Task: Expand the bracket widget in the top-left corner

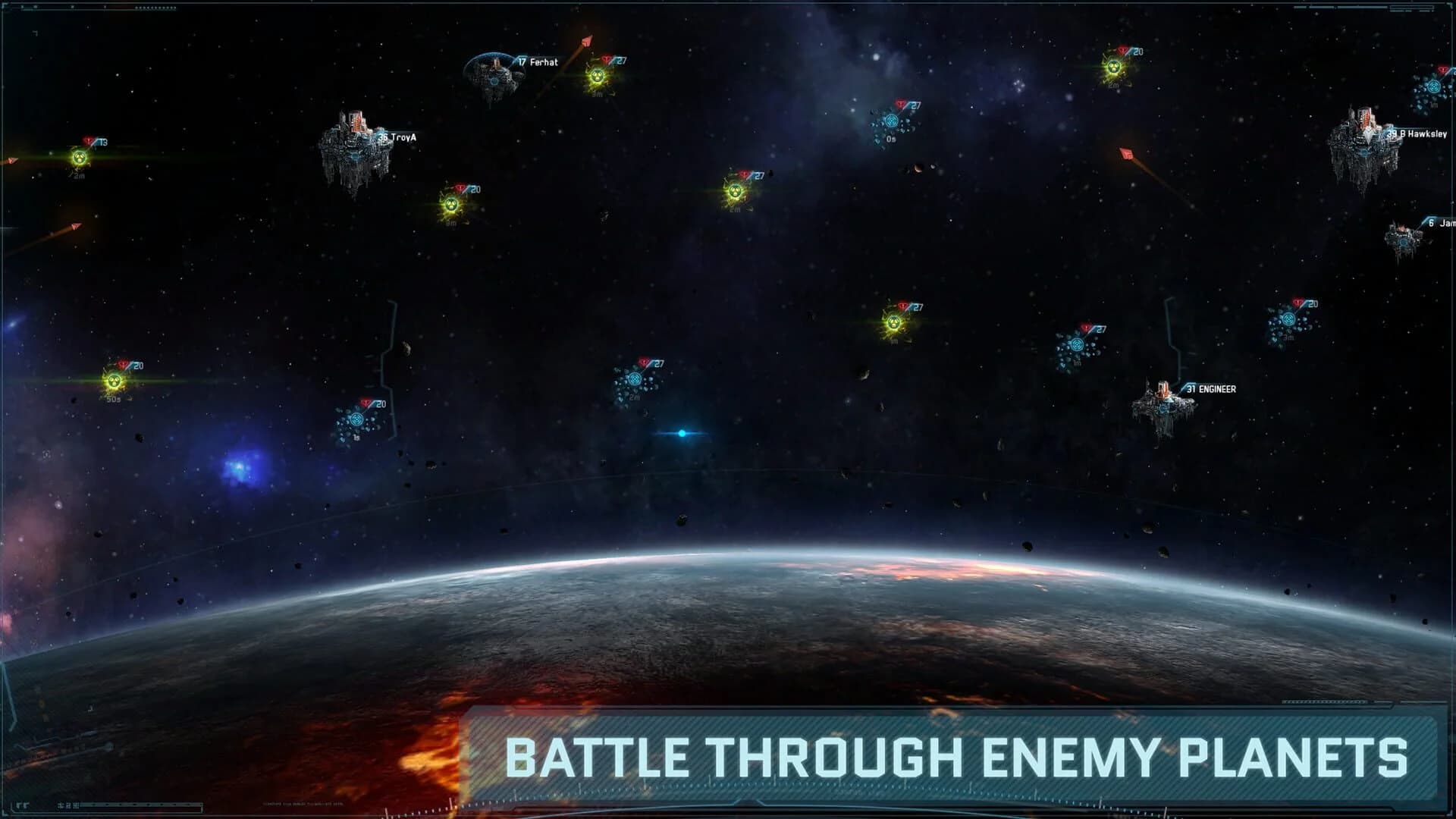Action: (x=8, y=6)
